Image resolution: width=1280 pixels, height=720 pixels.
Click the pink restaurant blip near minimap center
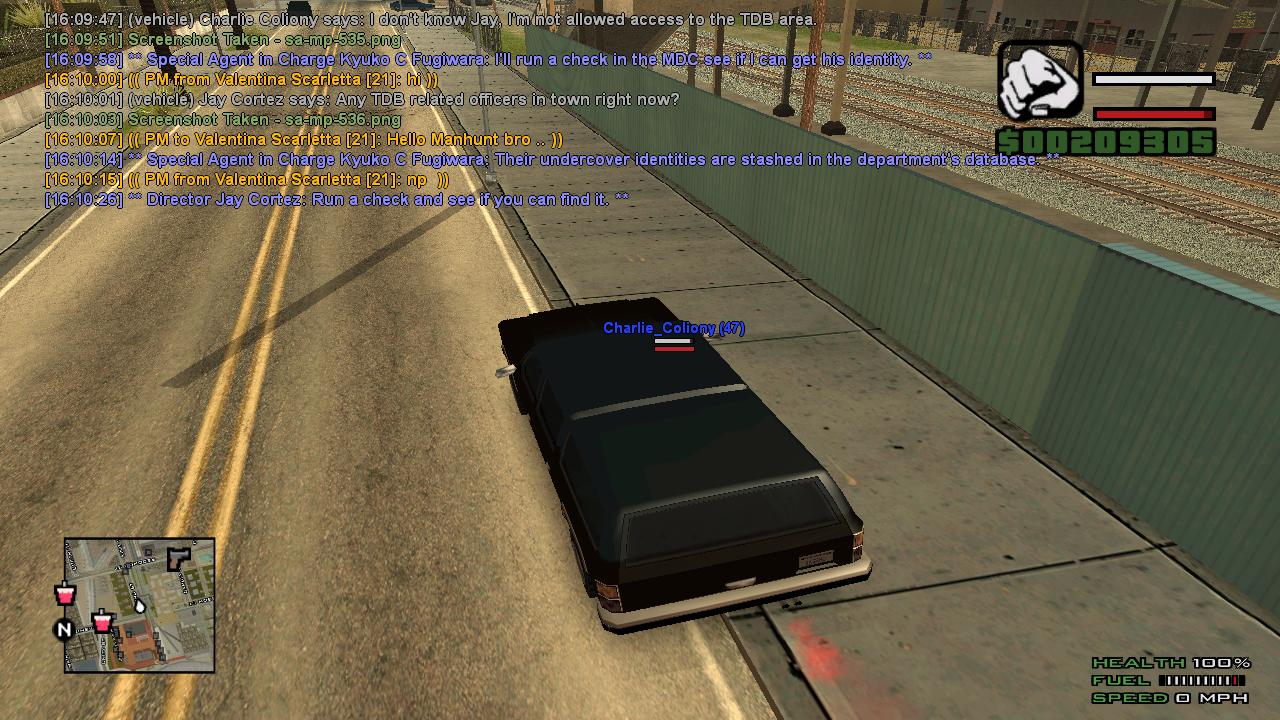click(102, 623)
